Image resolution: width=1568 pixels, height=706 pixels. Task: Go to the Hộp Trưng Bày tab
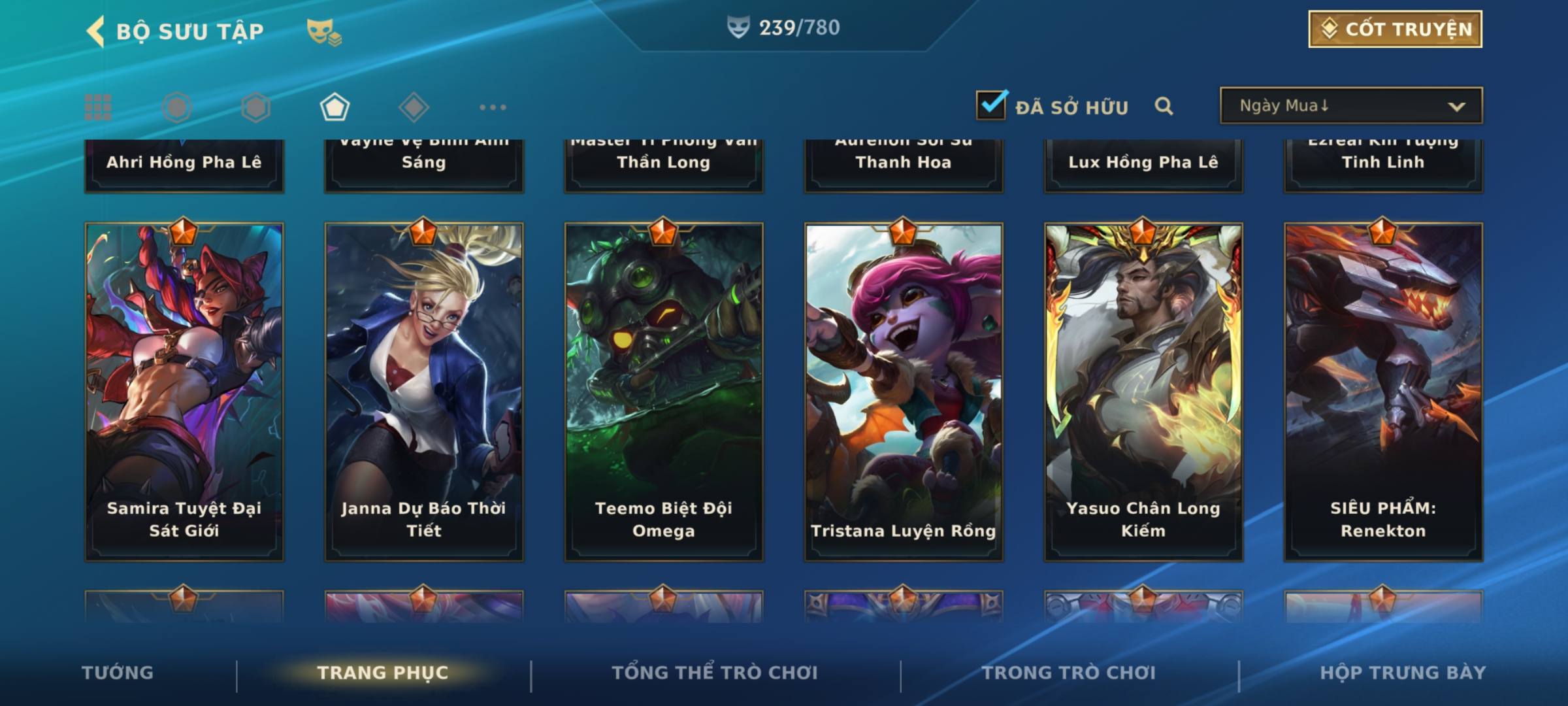pyautogui.click(x=1403, y=673)
